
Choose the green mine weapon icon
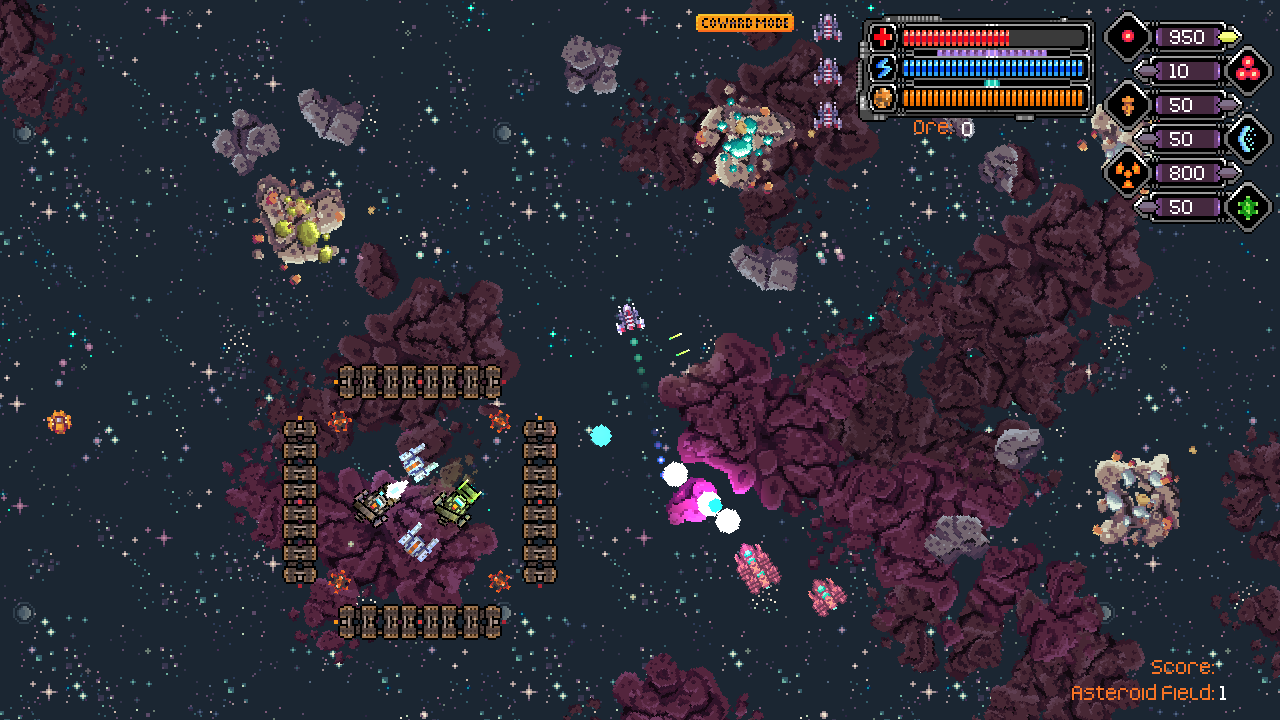[1246, 207]
